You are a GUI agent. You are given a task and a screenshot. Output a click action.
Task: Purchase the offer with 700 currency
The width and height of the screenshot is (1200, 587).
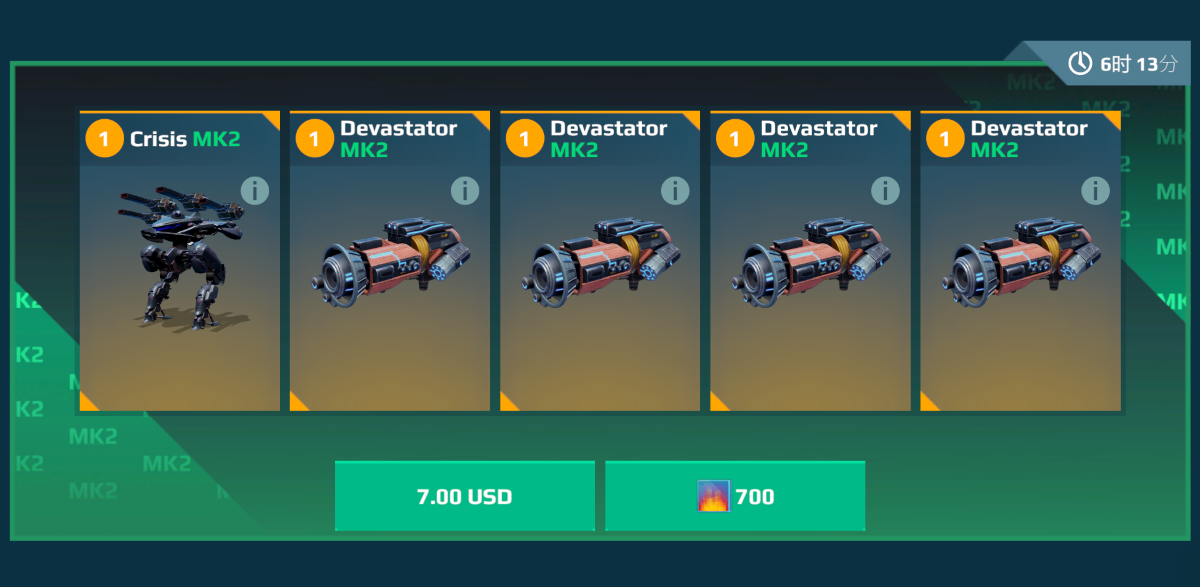point(734,496)
